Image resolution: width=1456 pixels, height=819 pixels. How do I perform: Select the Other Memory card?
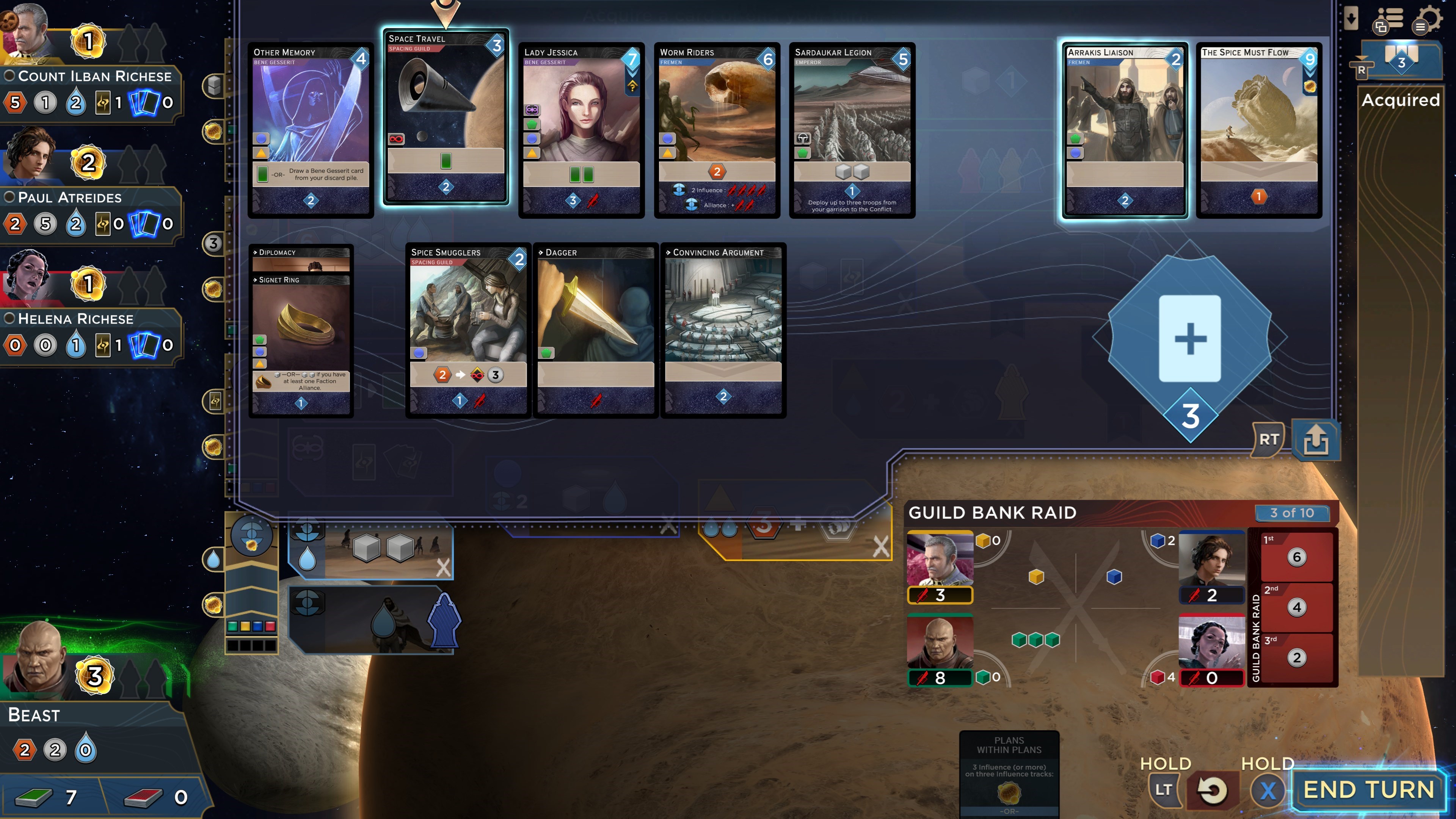point(310,130)
